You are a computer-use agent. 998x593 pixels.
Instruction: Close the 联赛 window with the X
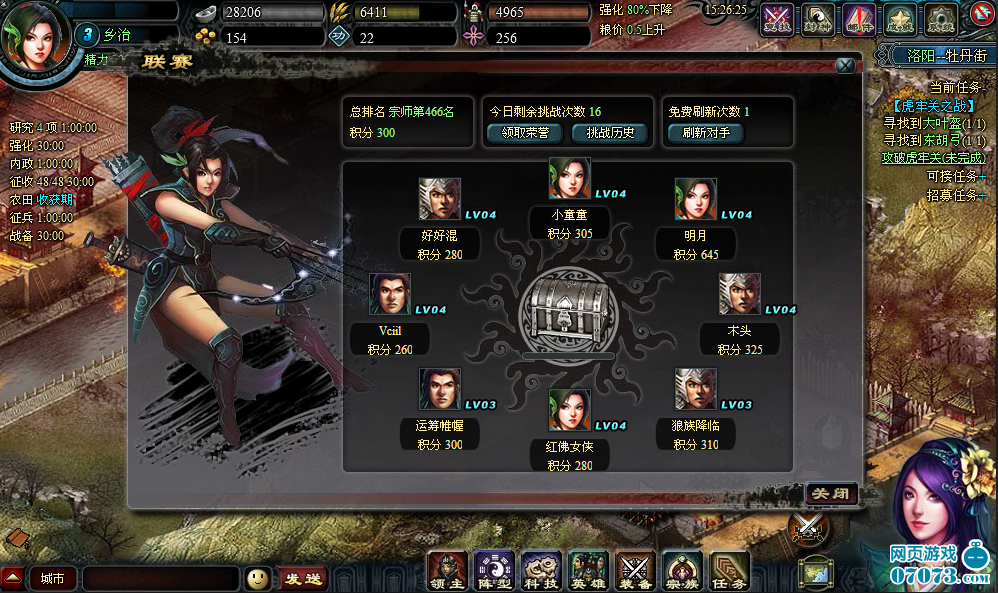[x=845, y=66]
